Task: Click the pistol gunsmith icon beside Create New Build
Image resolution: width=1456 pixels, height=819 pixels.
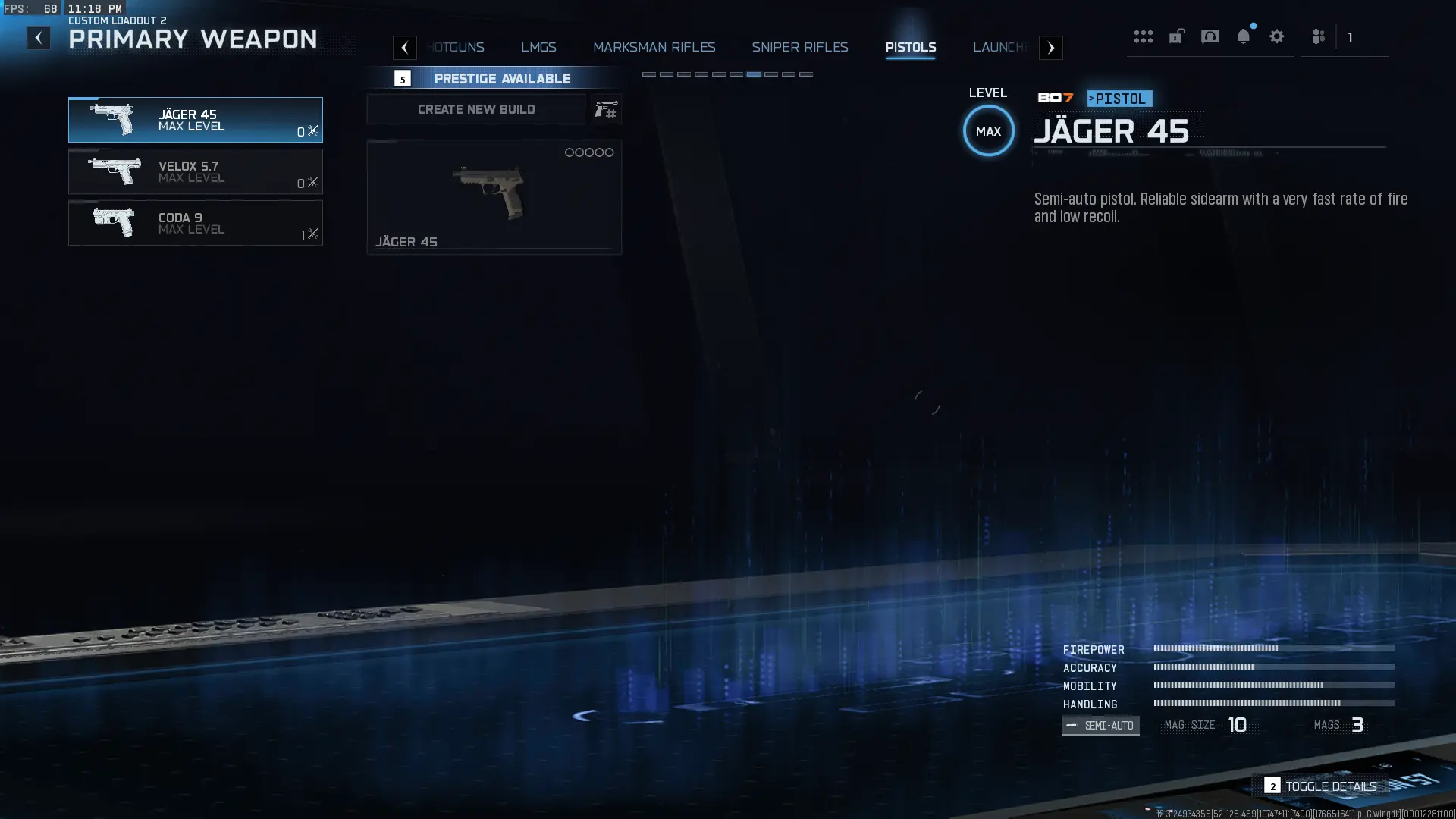Action: [606, 109]
